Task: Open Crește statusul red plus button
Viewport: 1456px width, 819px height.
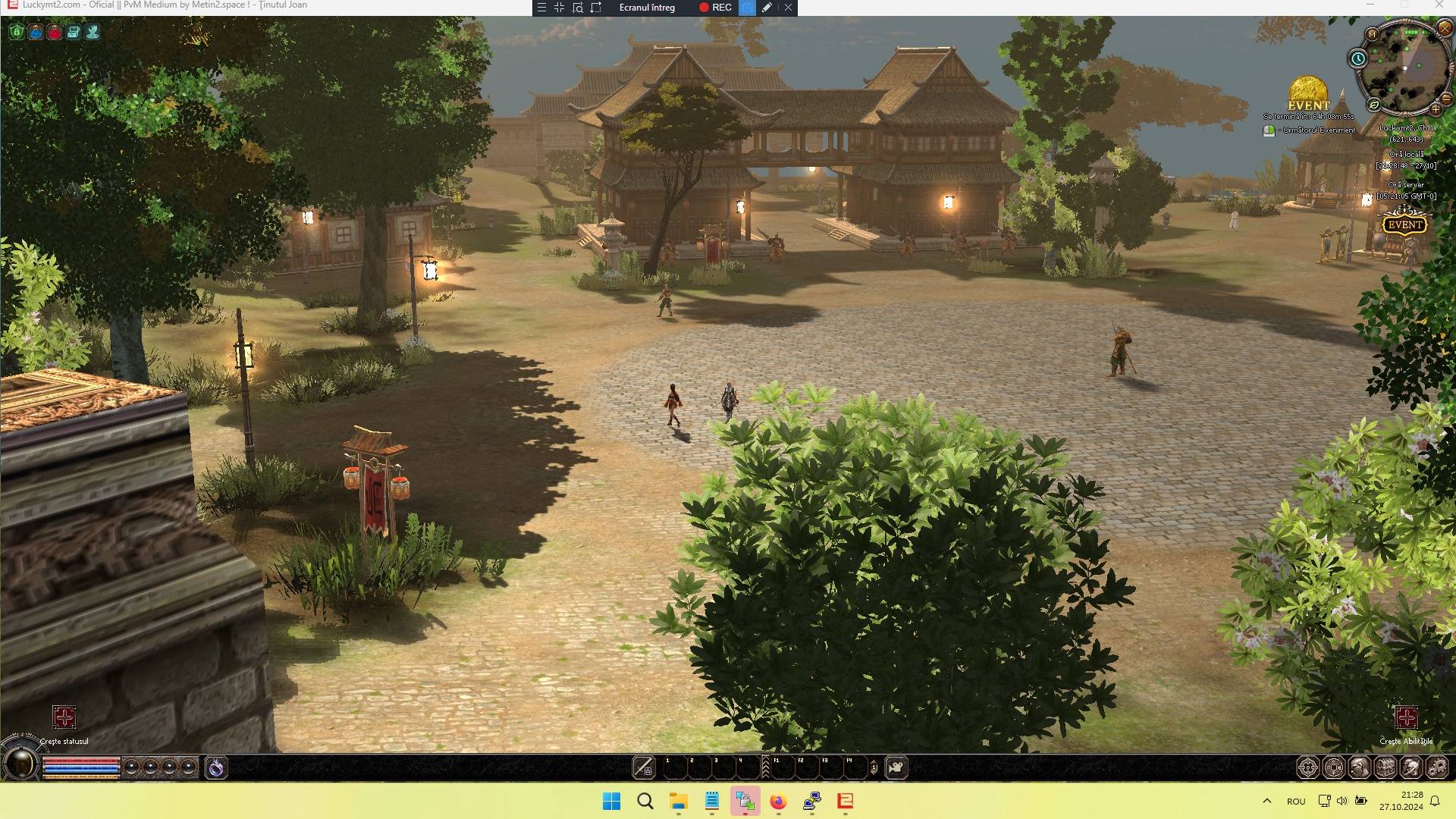Action: tap(64, 717)
